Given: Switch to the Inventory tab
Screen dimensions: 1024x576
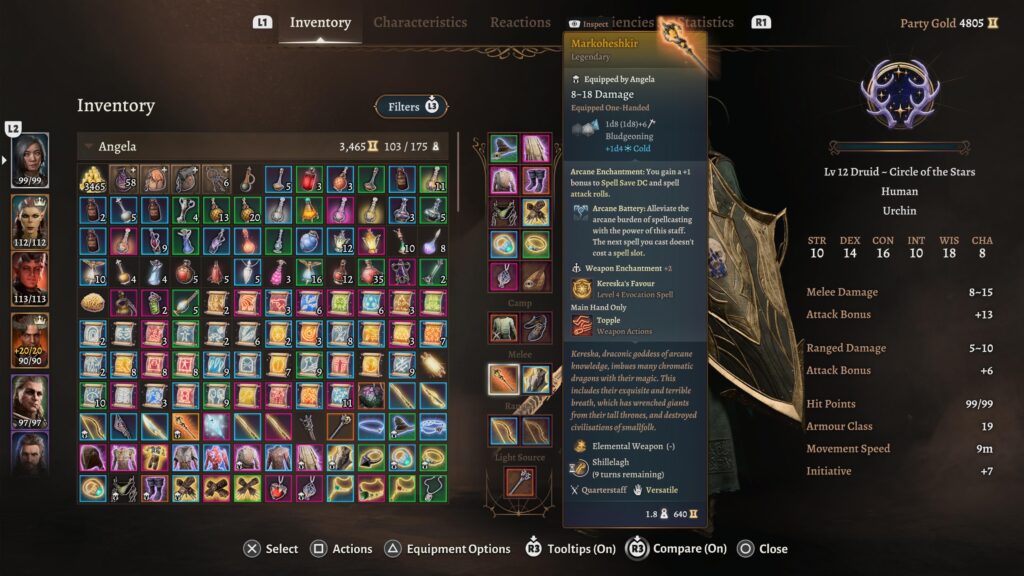Looking at the screenshot, I should click(x=320, y=23).
